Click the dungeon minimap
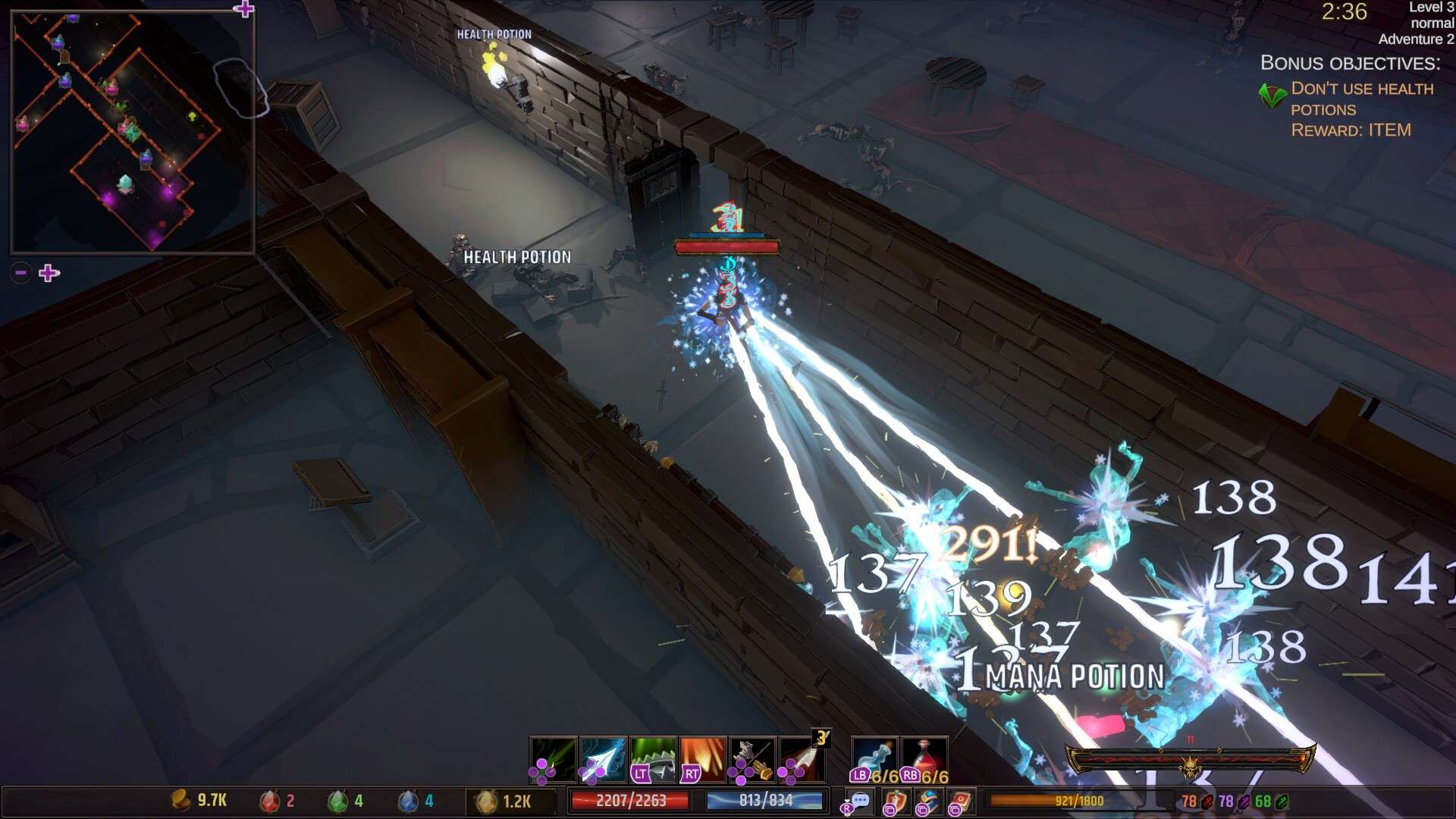This screenshot has height=819, width=1456. [133, 131]
